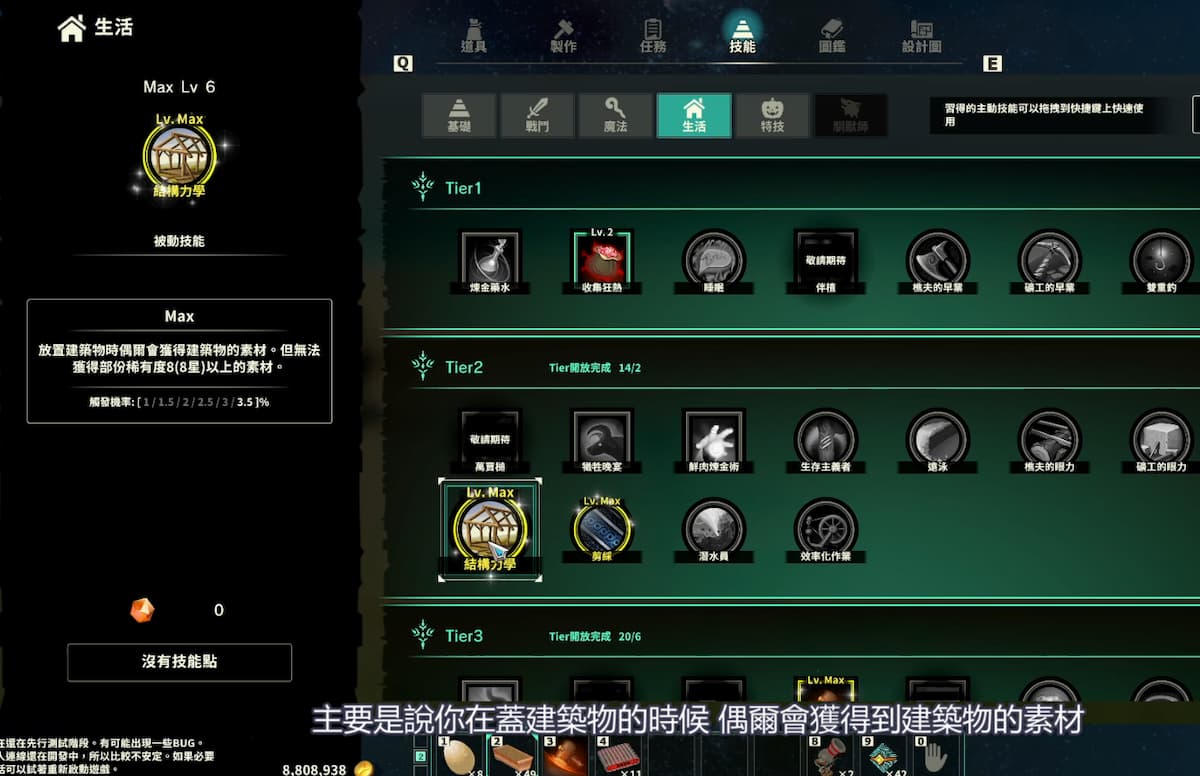Choose the 收集狂熱 Lv. 2 skill
Image resolution: width=1200 pixels, height=776 pixels.
click(x=602, y=261)
